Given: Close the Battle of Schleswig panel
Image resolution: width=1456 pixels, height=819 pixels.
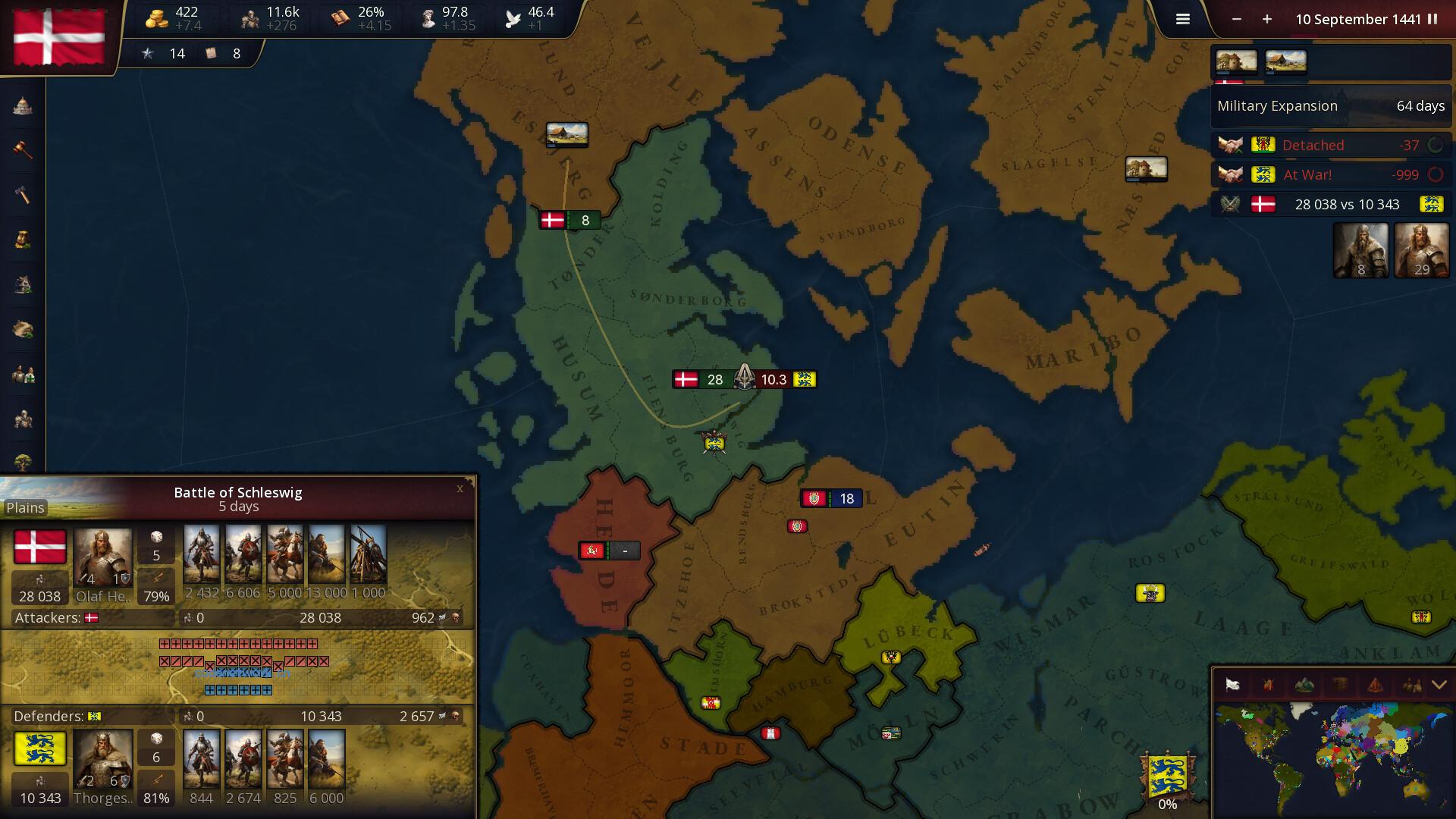Looking at the screenshot, I should (x=460, y=489).
